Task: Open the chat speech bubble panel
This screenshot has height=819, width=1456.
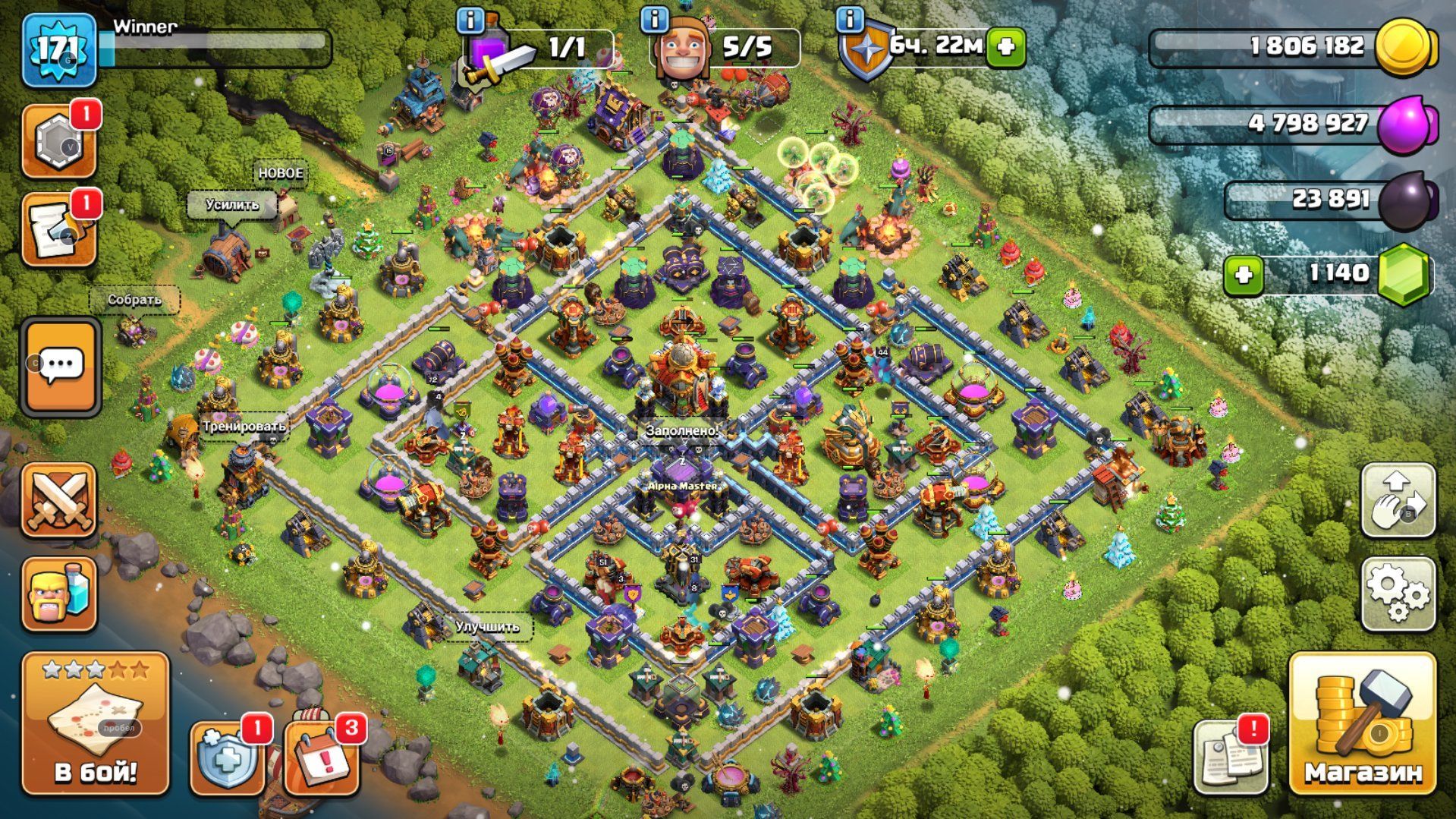Action: (x=61, y=367)
